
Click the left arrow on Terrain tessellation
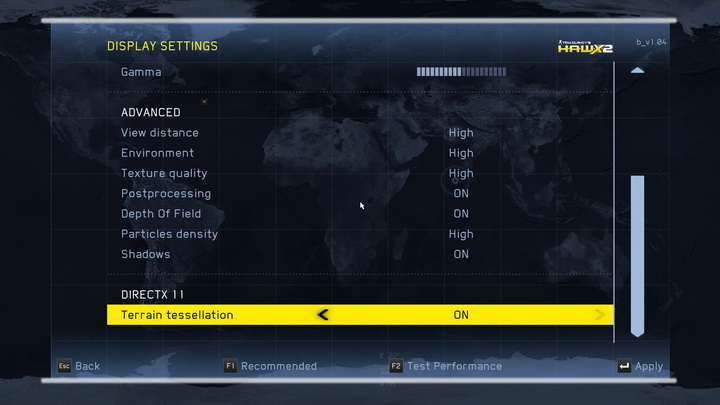point(322,315)
